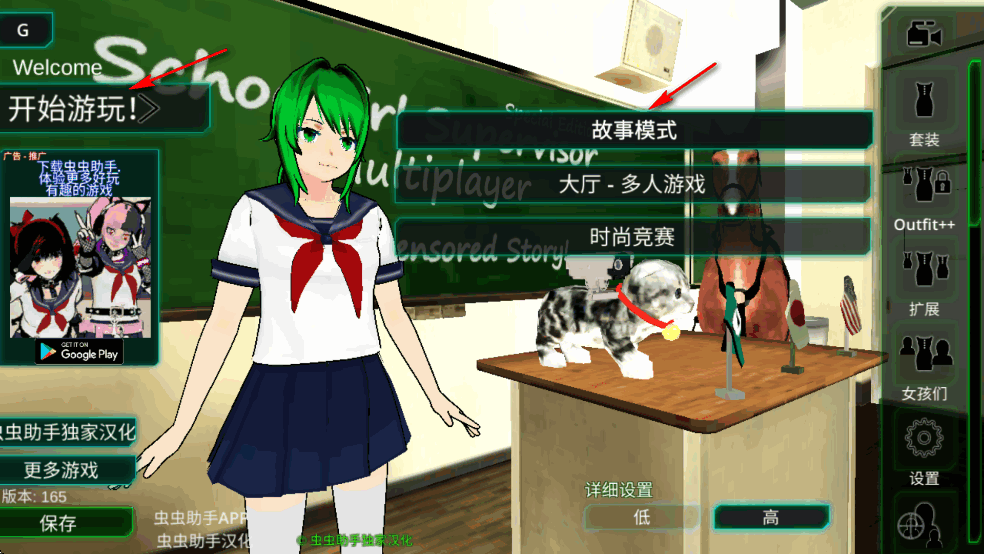The image size is (984, 554).
Task: Click the 保存 save button
Action: (60, 522)
